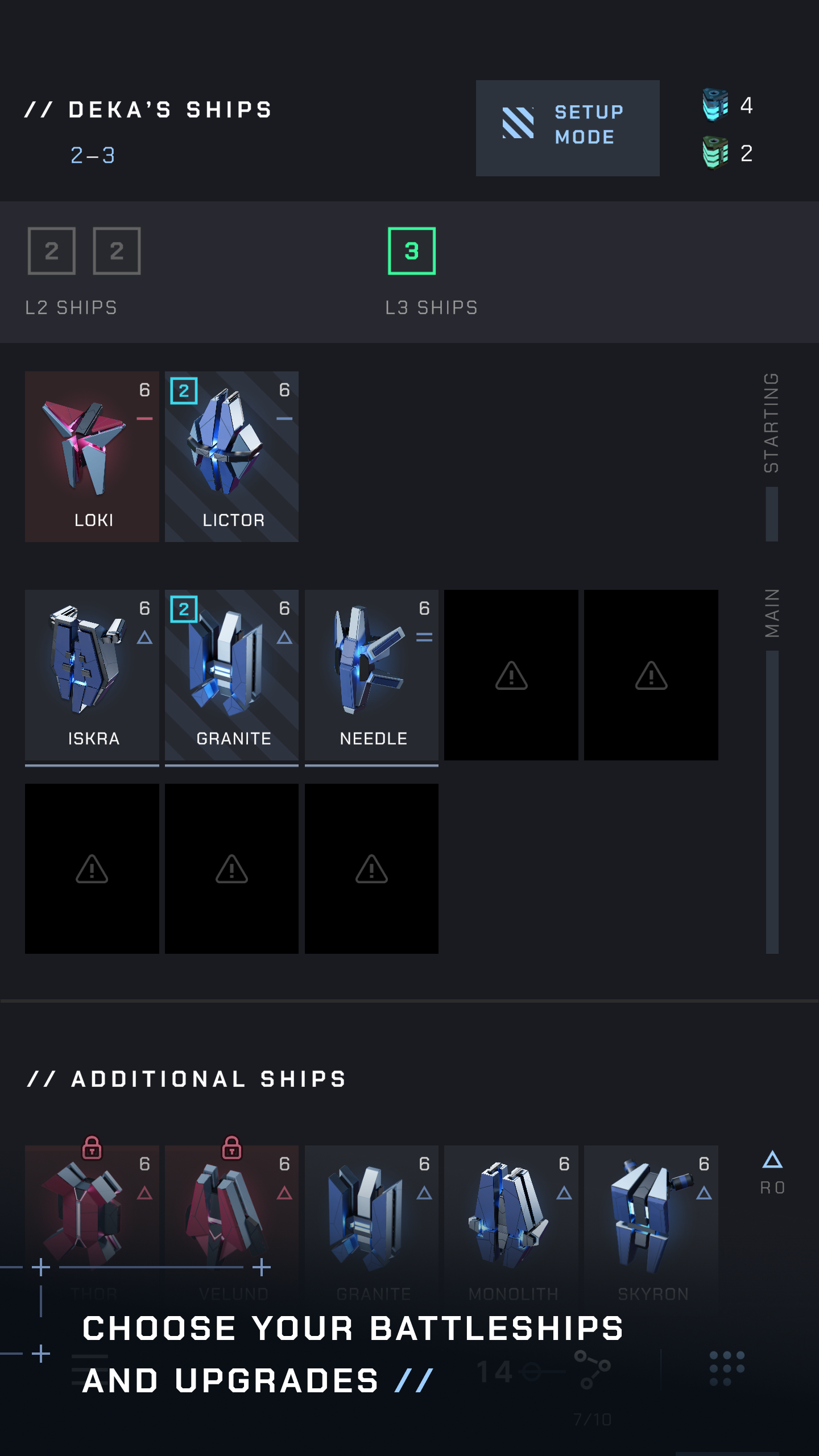
Task: Select the Iskra ship in main fleet
Action: click(92, 675)
